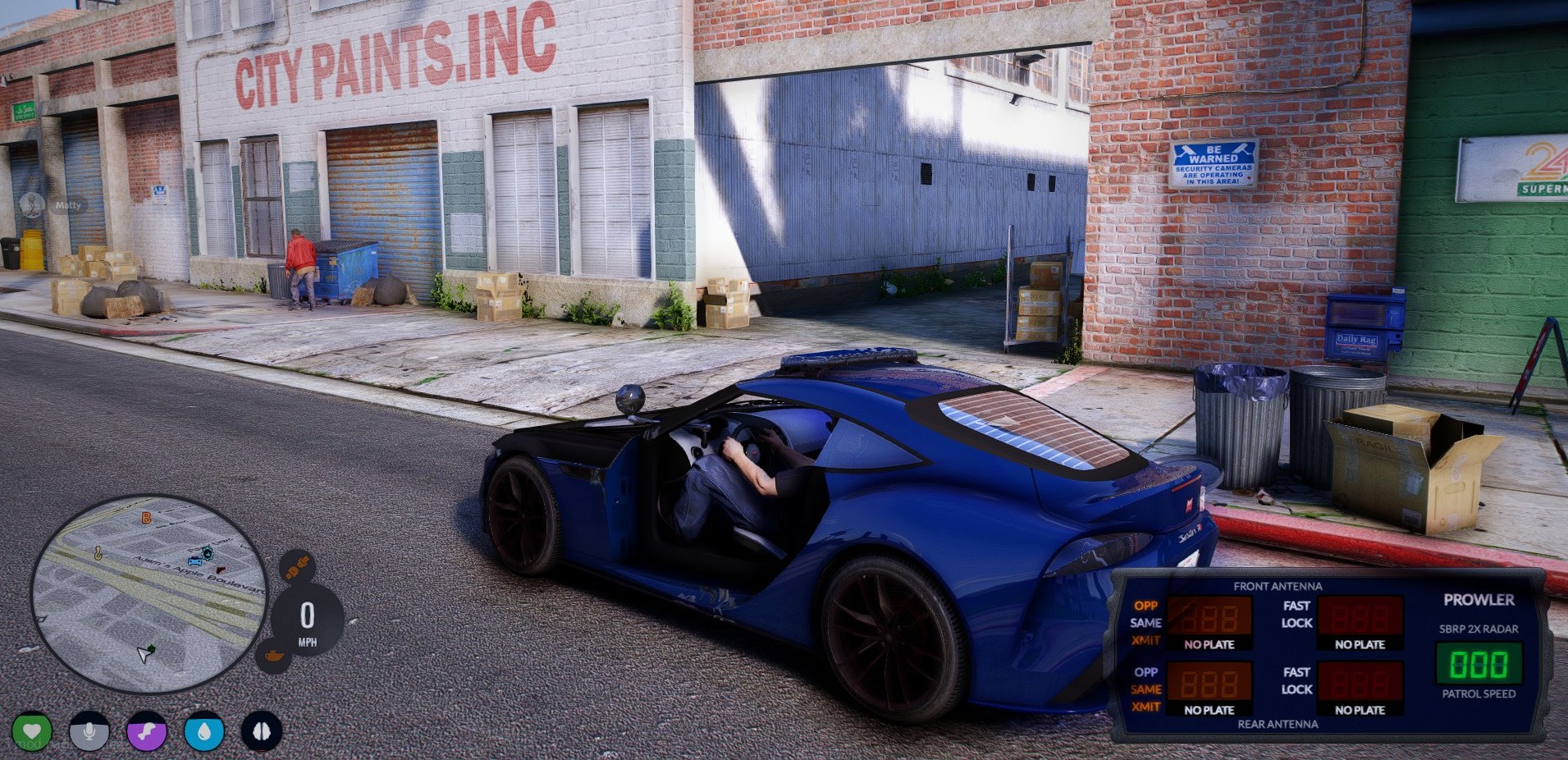Select front antenna SAME mode on radar
Screen dimensions: 1568x760
1145,623
